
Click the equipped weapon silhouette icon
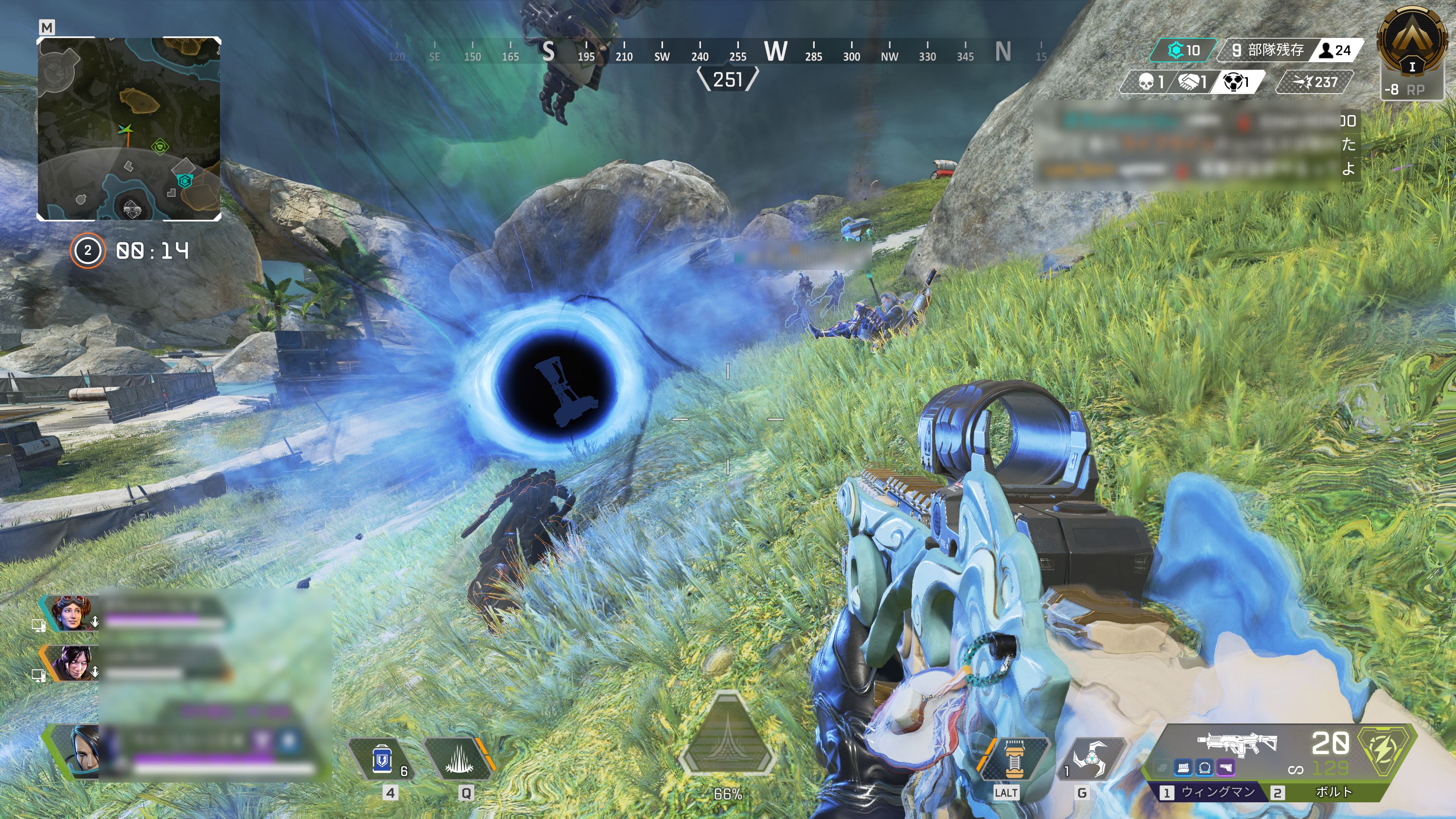1236,743
